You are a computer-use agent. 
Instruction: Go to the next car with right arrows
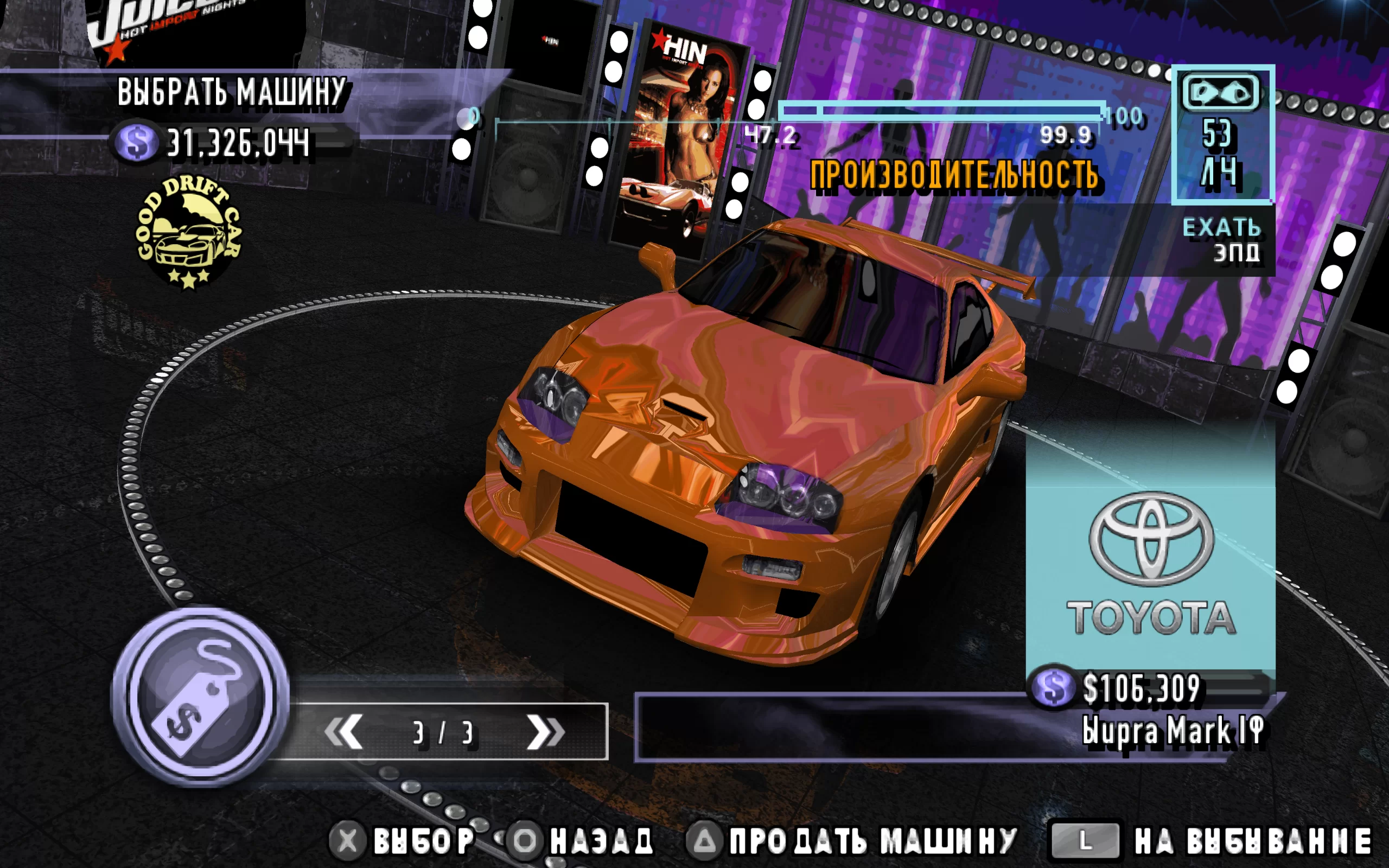(545, 731)
